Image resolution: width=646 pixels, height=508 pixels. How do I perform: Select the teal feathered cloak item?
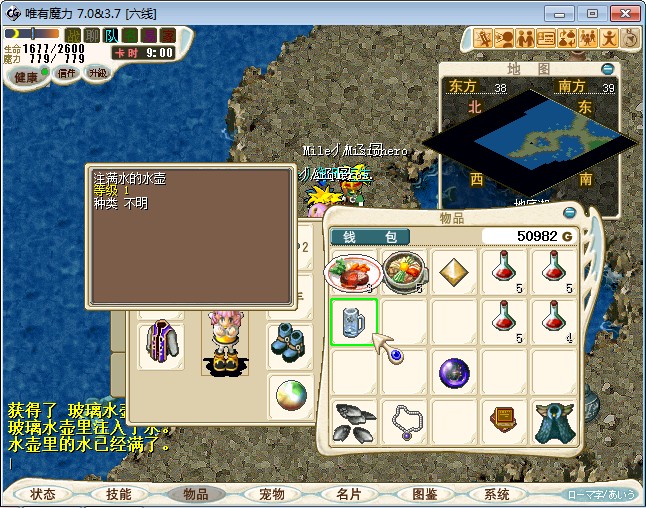coord(554,421)
